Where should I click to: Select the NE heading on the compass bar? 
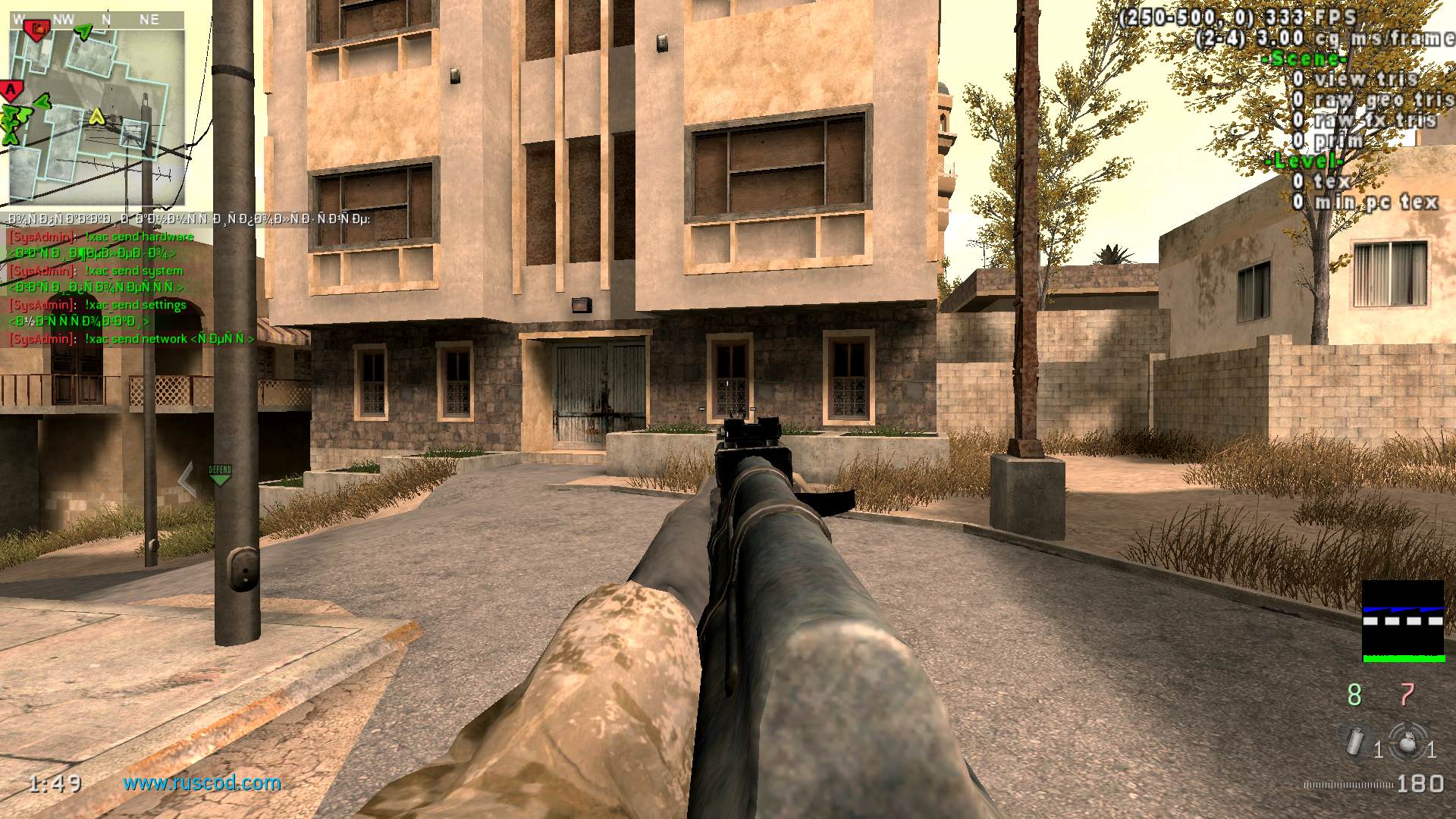click(x=149, y=20)
